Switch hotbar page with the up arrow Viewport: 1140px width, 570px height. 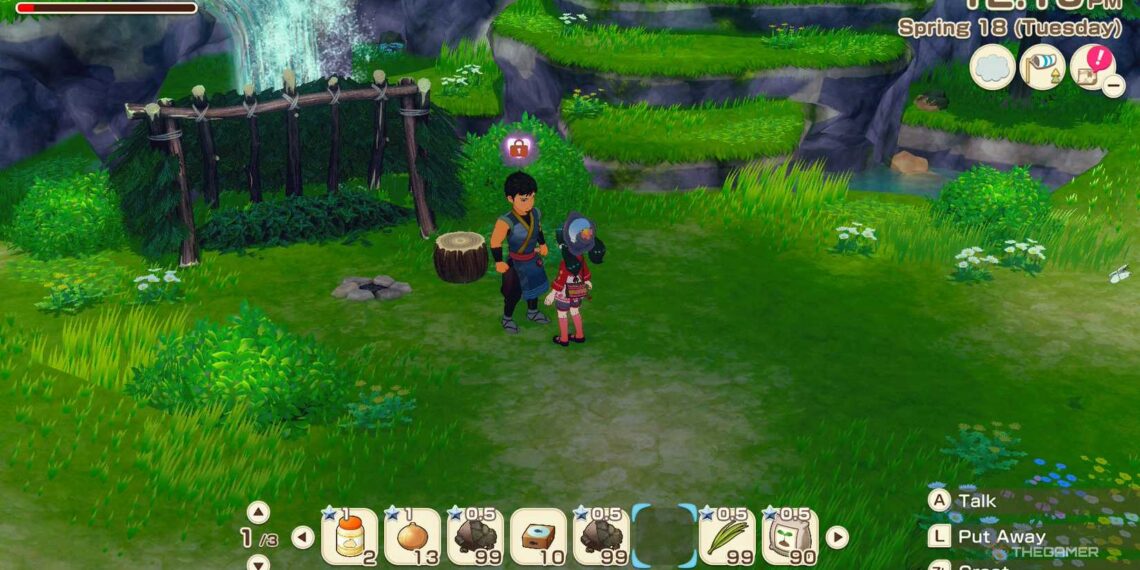[x=258, y=512]
